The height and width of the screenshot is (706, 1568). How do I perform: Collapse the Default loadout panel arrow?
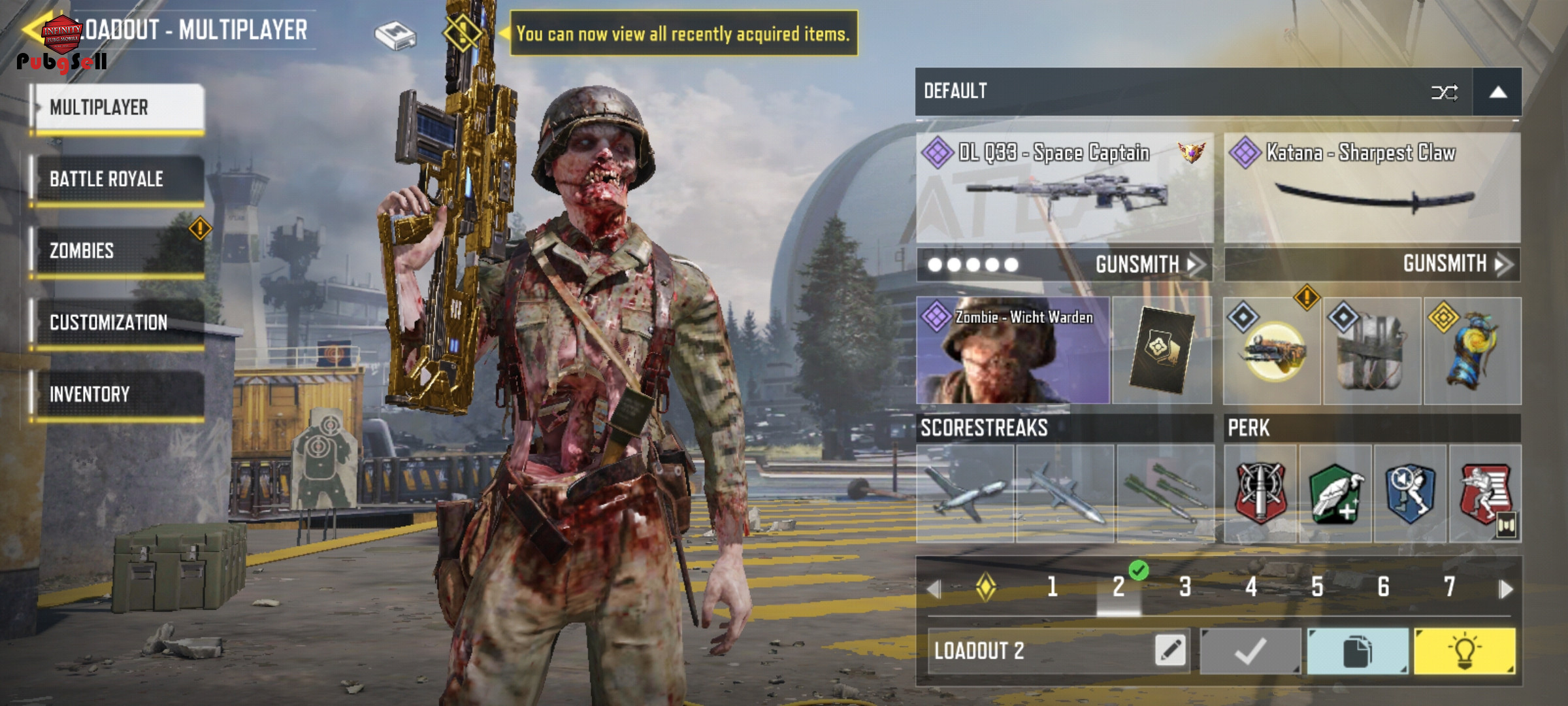tap(1497, 92)
